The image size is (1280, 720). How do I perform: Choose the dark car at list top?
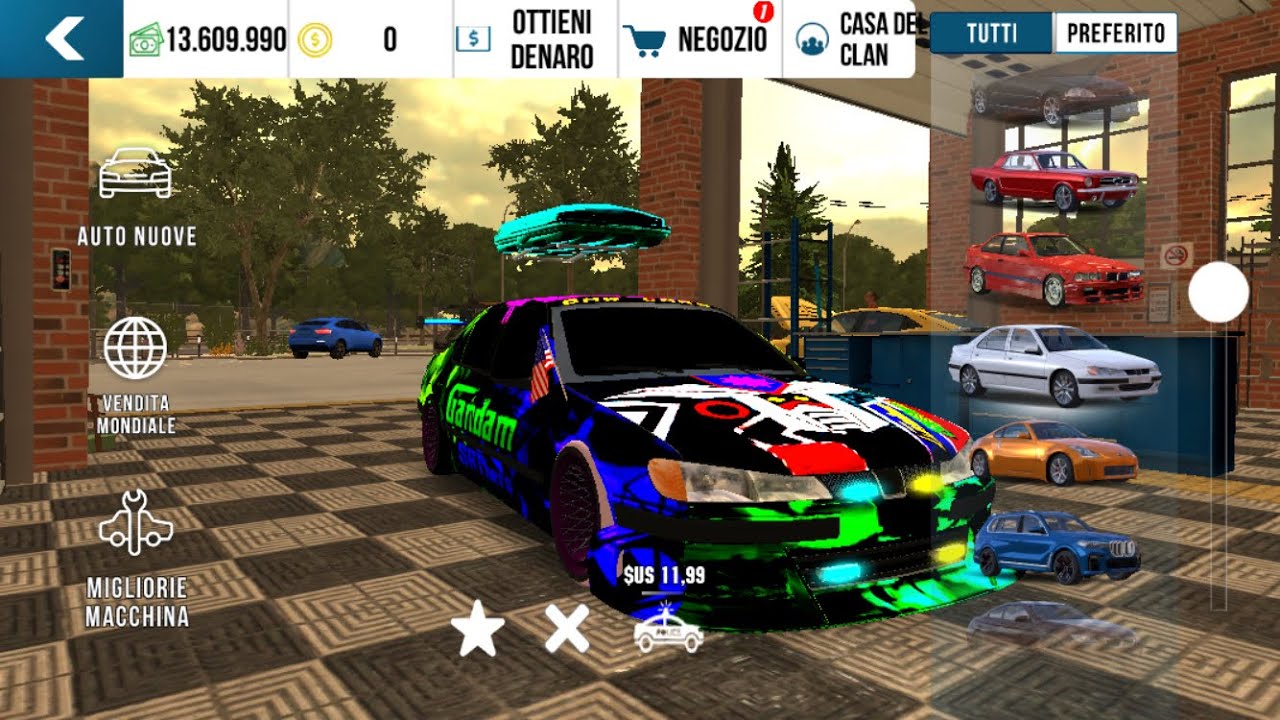[x=1054, y=98]
